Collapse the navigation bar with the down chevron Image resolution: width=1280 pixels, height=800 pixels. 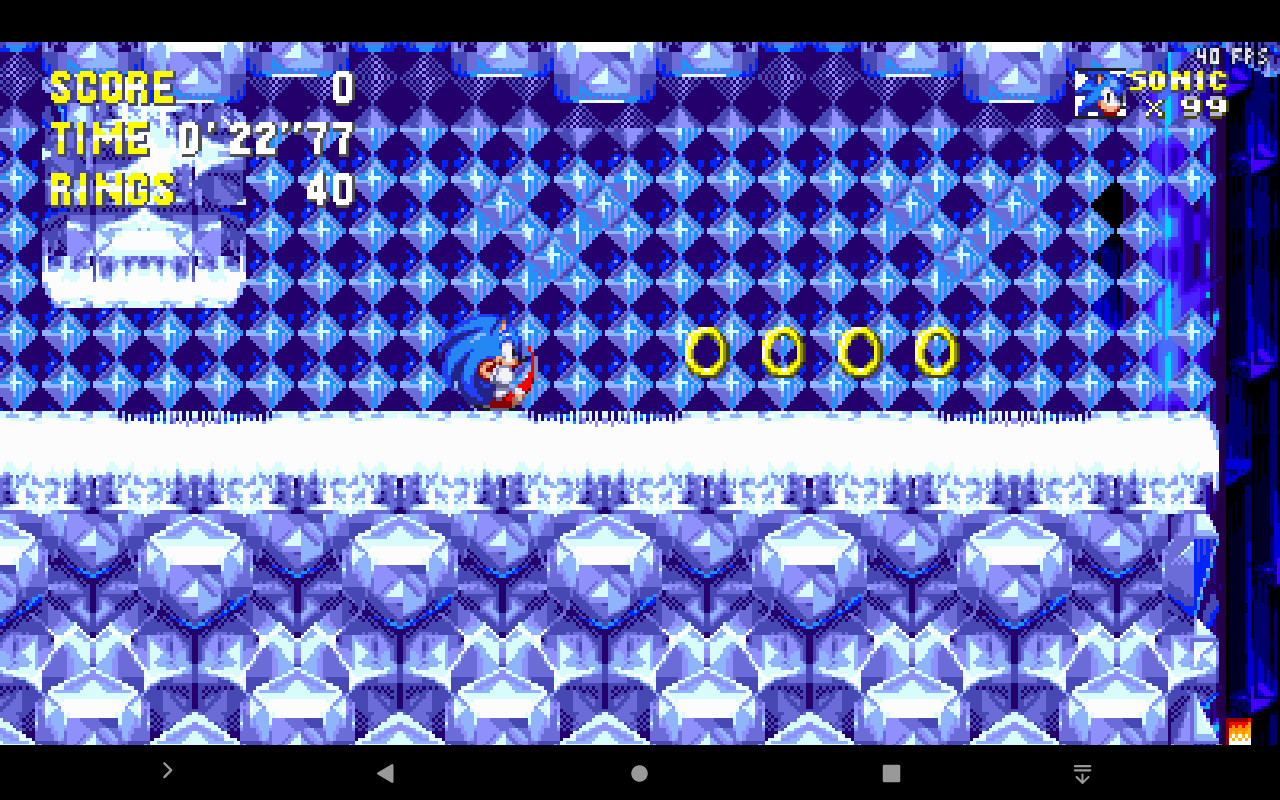(x=1082, y=773)
